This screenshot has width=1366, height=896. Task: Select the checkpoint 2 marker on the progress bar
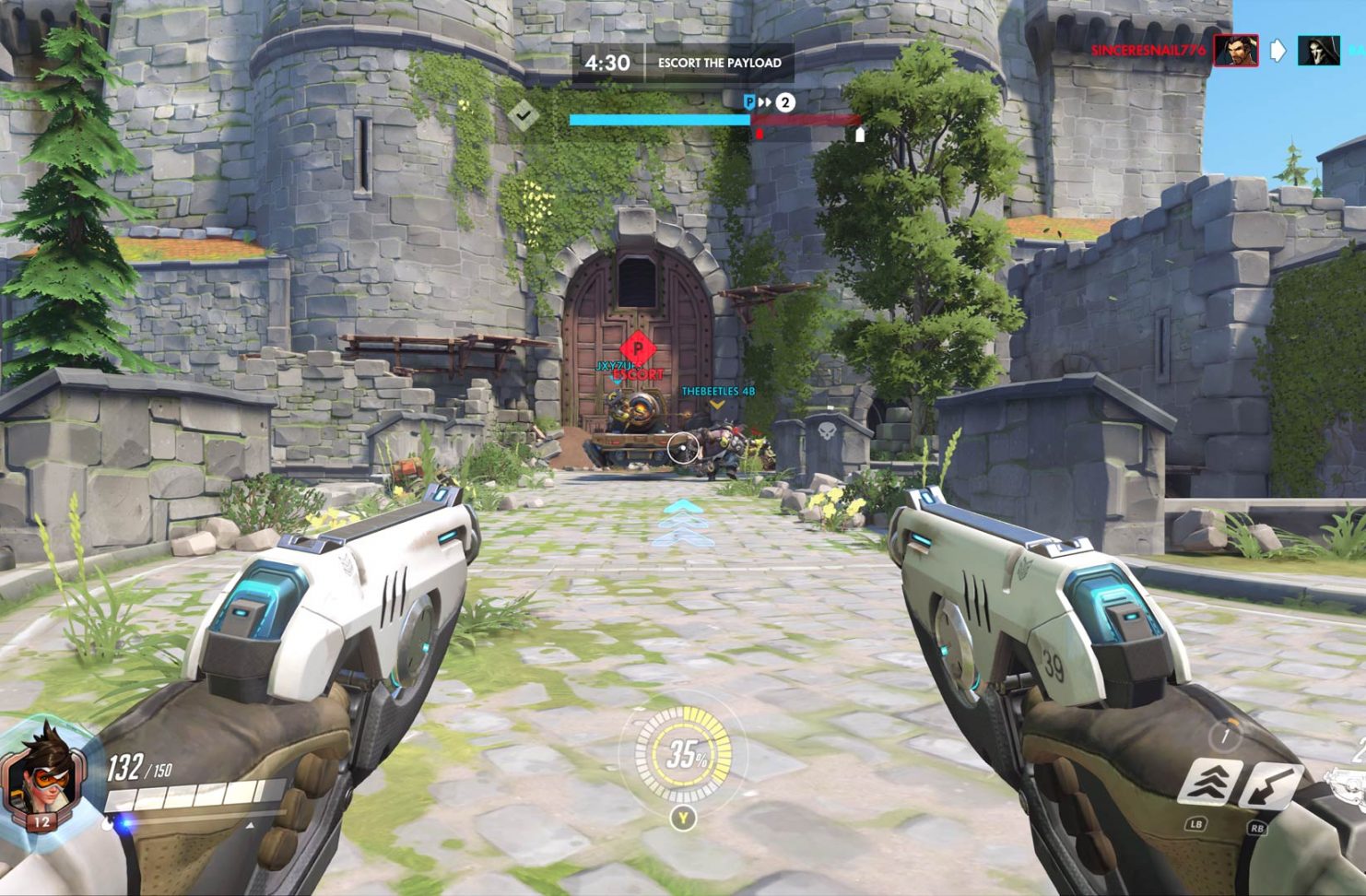click(x=784, y=102)
